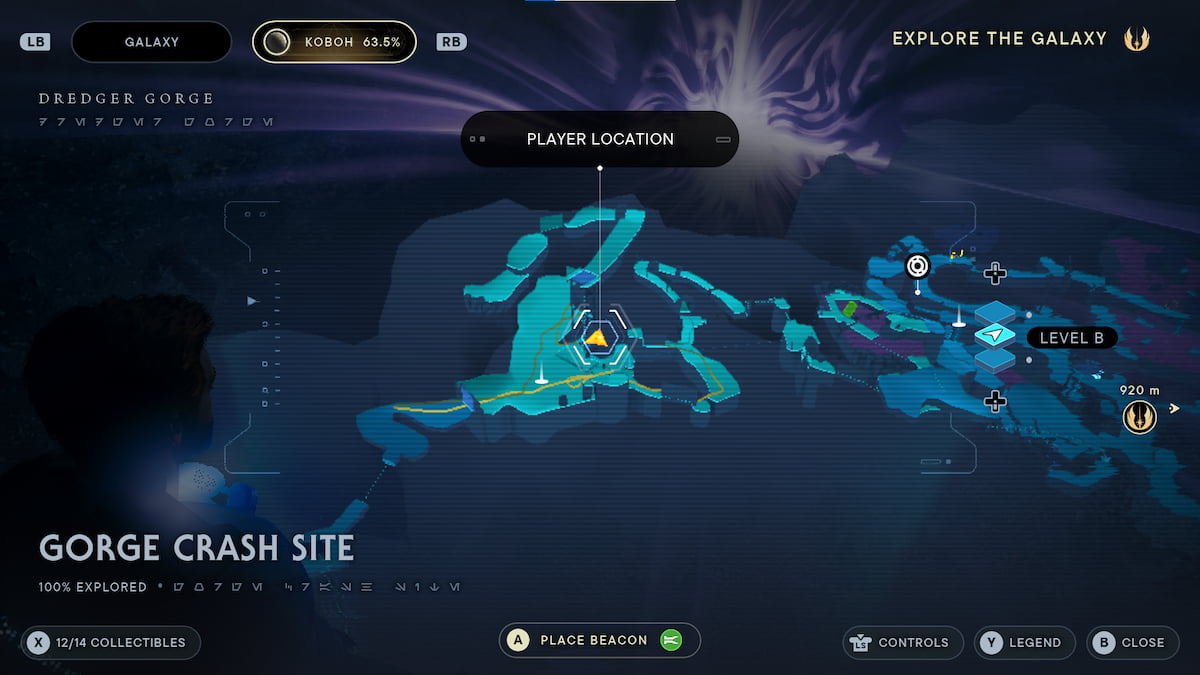Show the map Legend
The image size is (1200, 675).
pos(1024,642)
